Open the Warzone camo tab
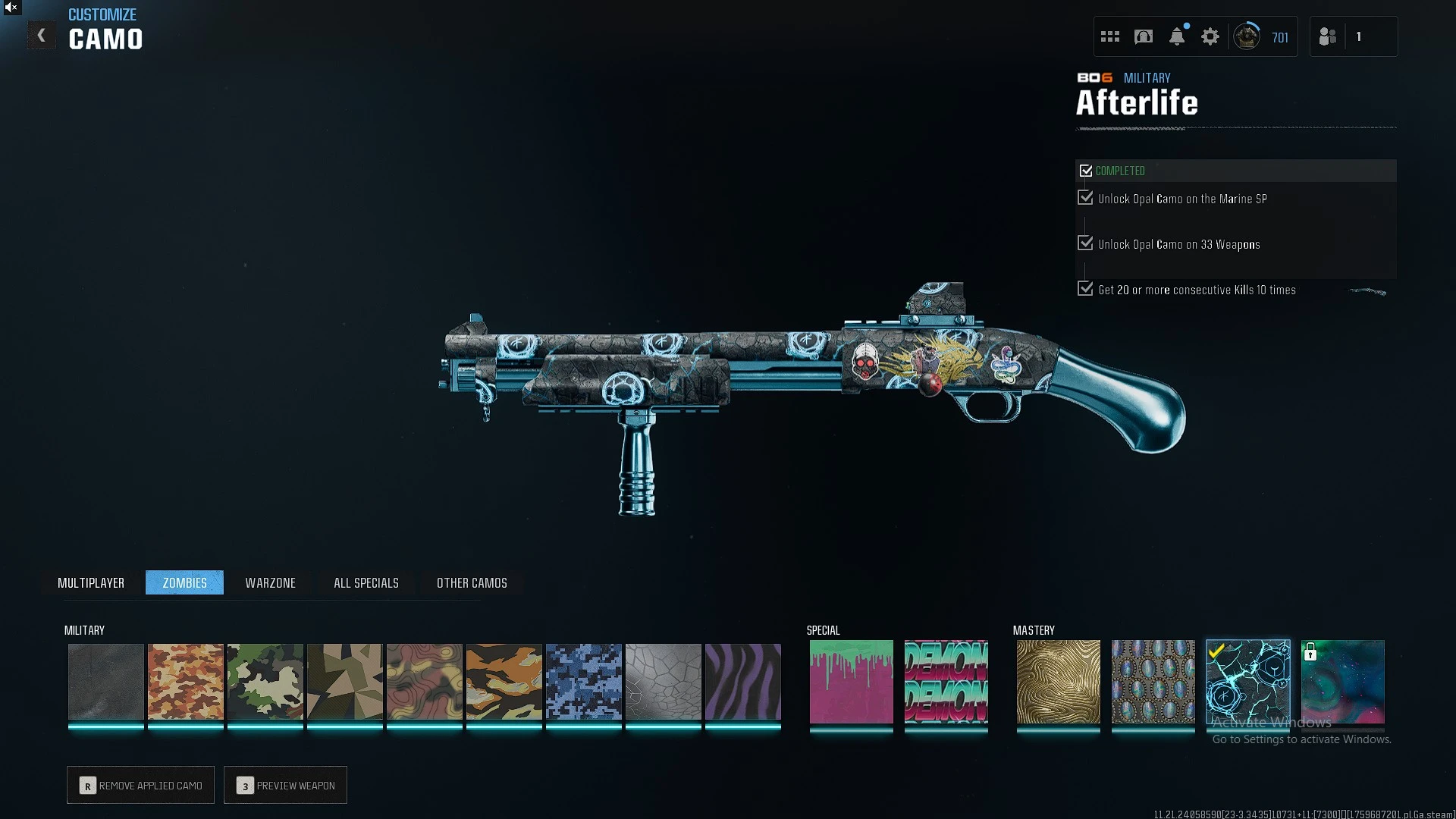The height and width of the screenshot is (819, 1456). click(x=270, y=582)
